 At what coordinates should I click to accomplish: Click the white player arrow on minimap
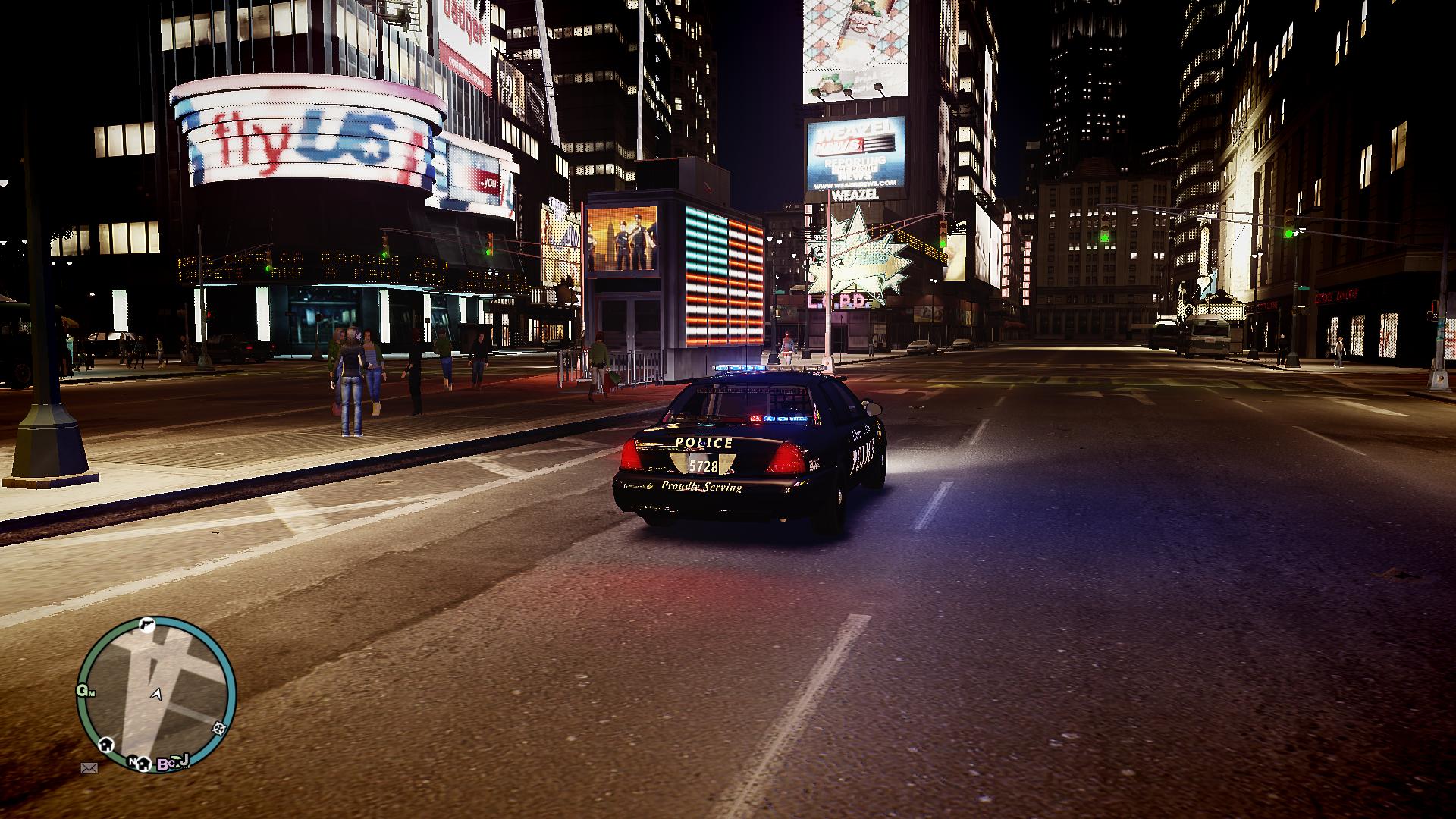(157, 694)
